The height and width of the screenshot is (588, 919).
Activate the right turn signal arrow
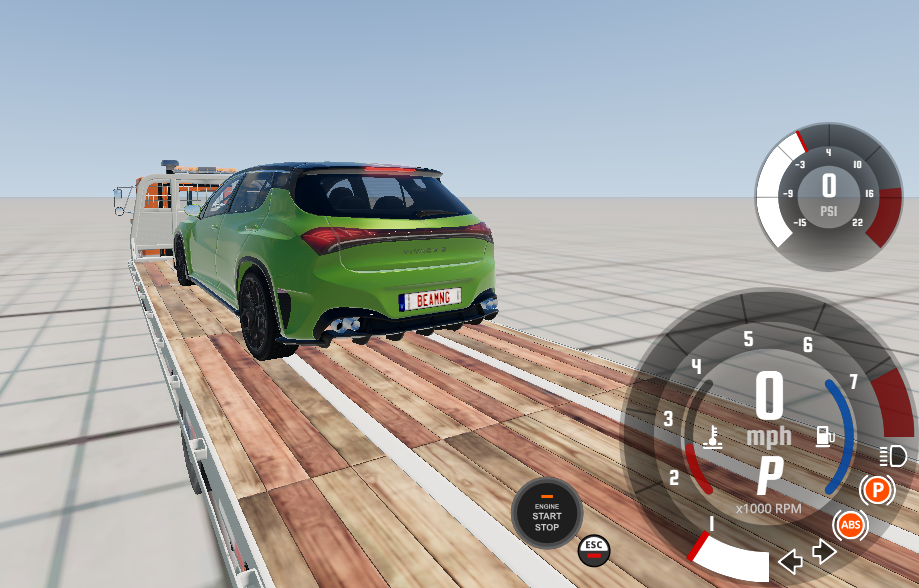coord(825,551)
